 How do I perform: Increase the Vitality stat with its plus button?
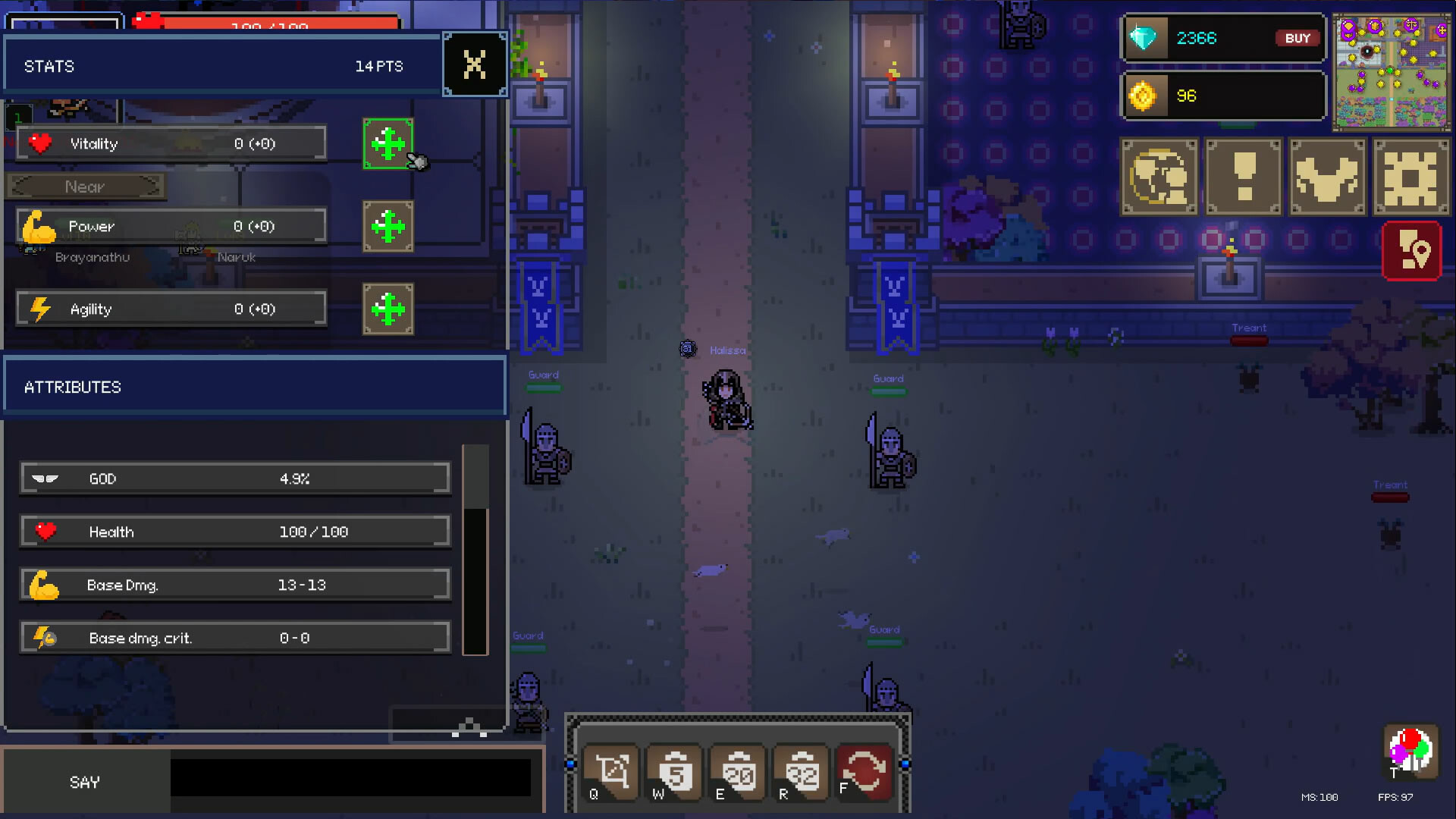[x=389, y=143]
